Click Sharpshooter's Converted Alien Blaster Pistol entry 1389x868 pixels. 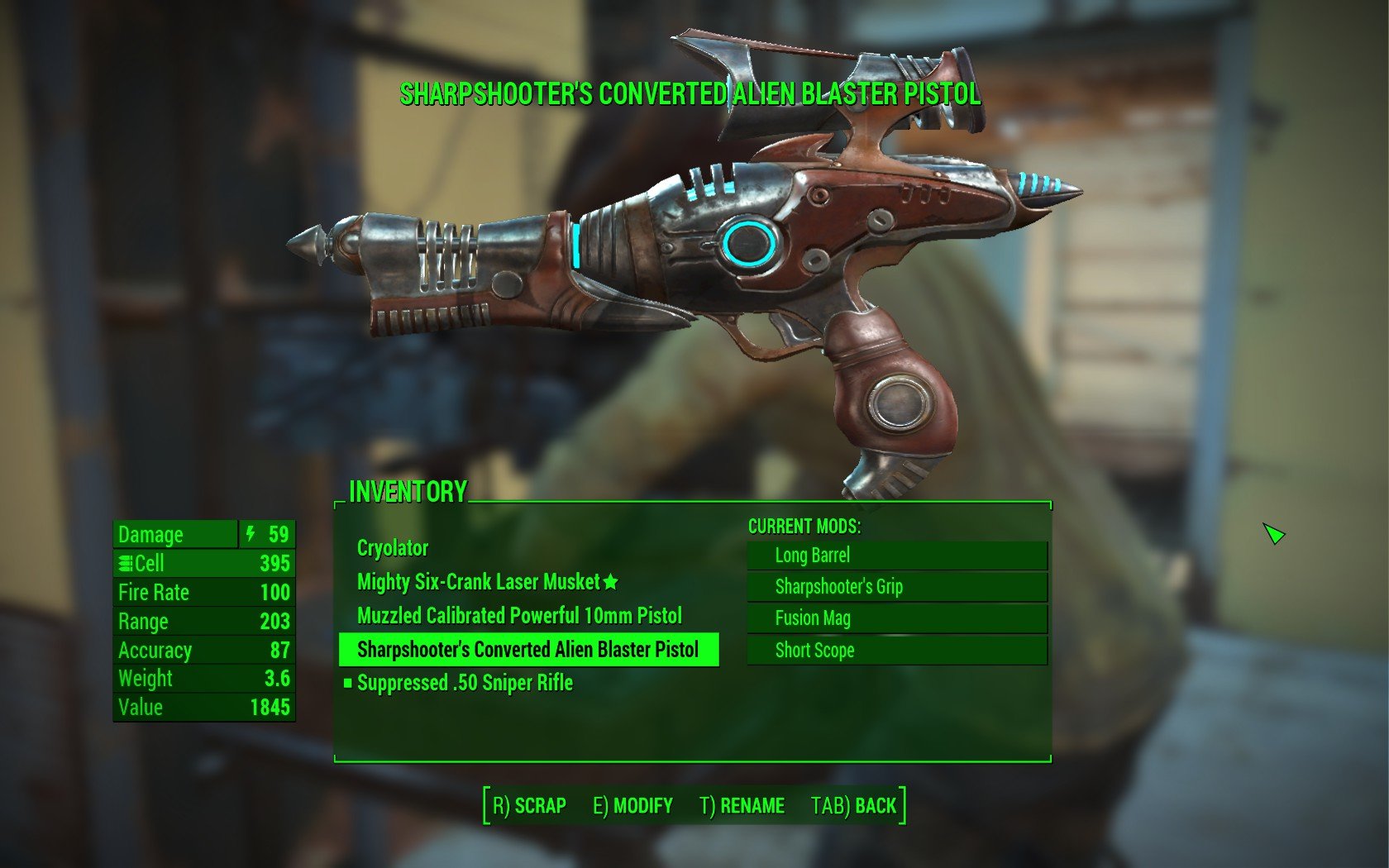pos(527,650)
